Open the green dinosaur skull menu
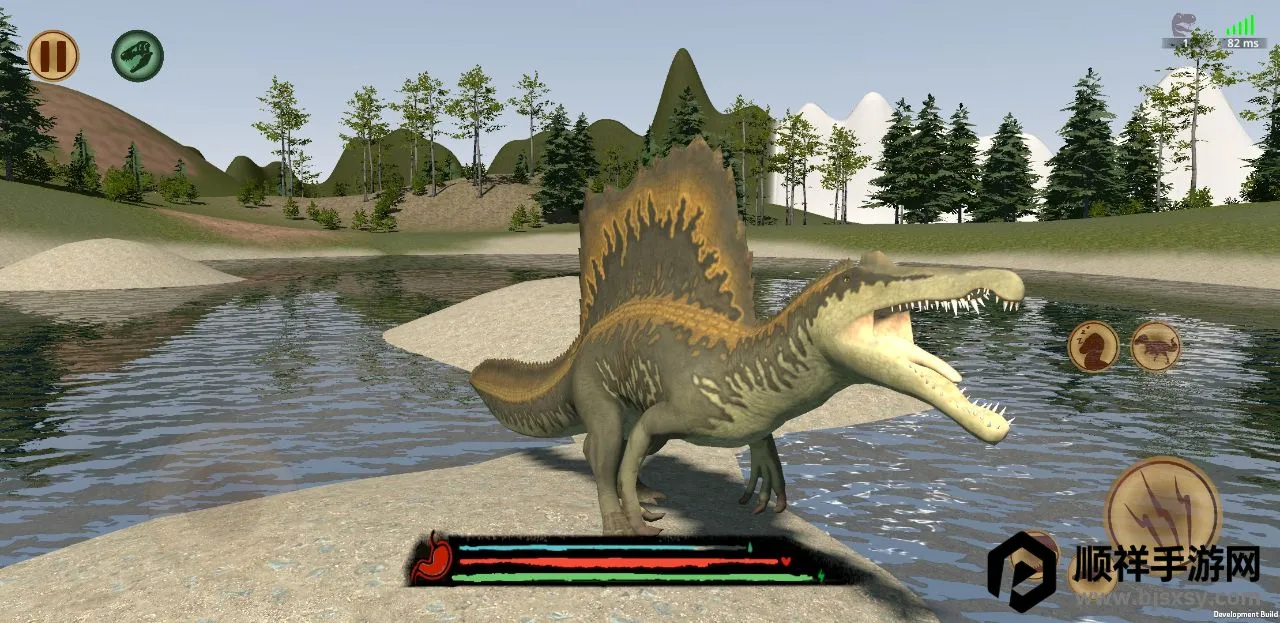The height and width of the screenshot is (623, 1280). point(137,55)
